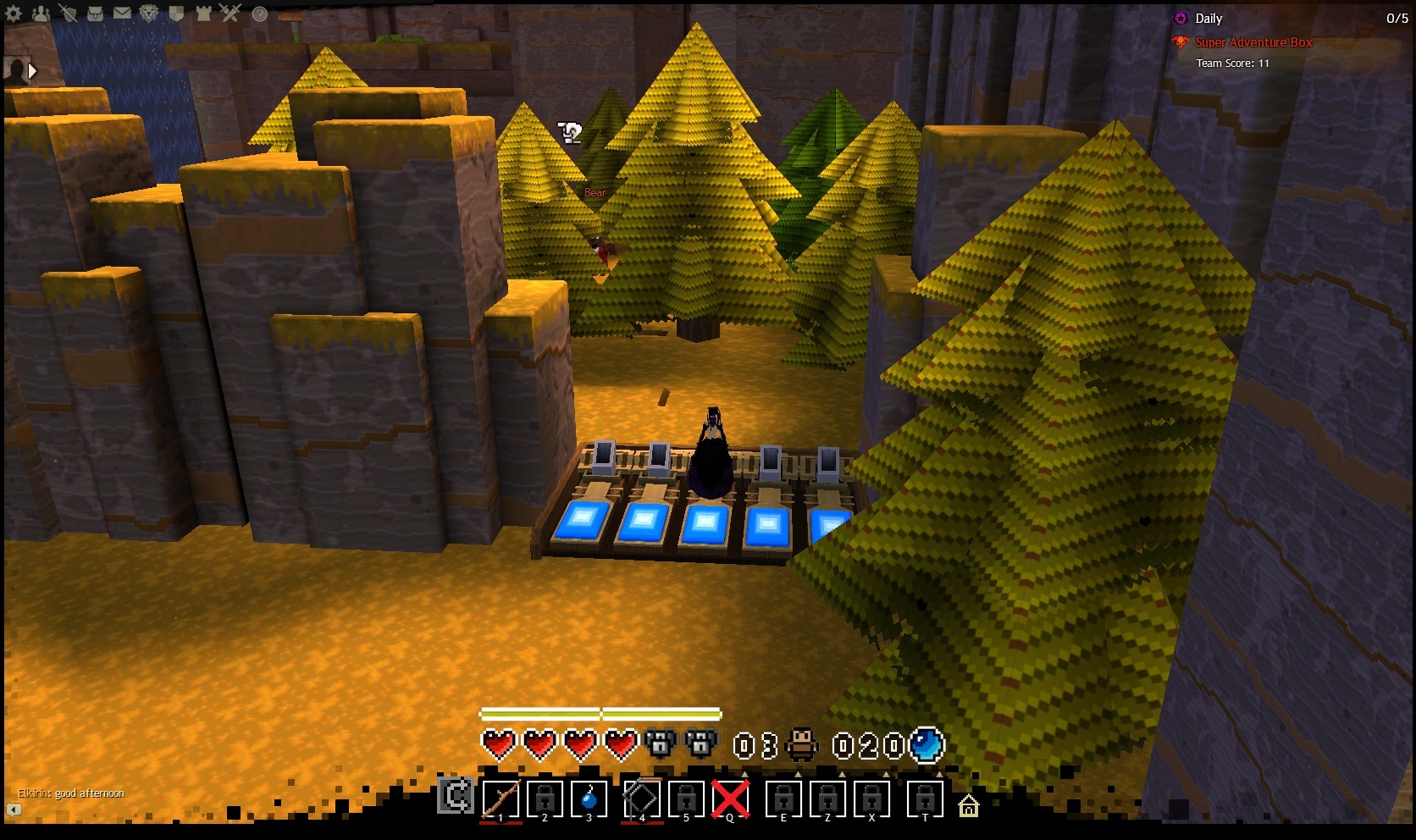Open the lion head trading post
Viewport: 1416px width, 840px height.
(149, 14)
